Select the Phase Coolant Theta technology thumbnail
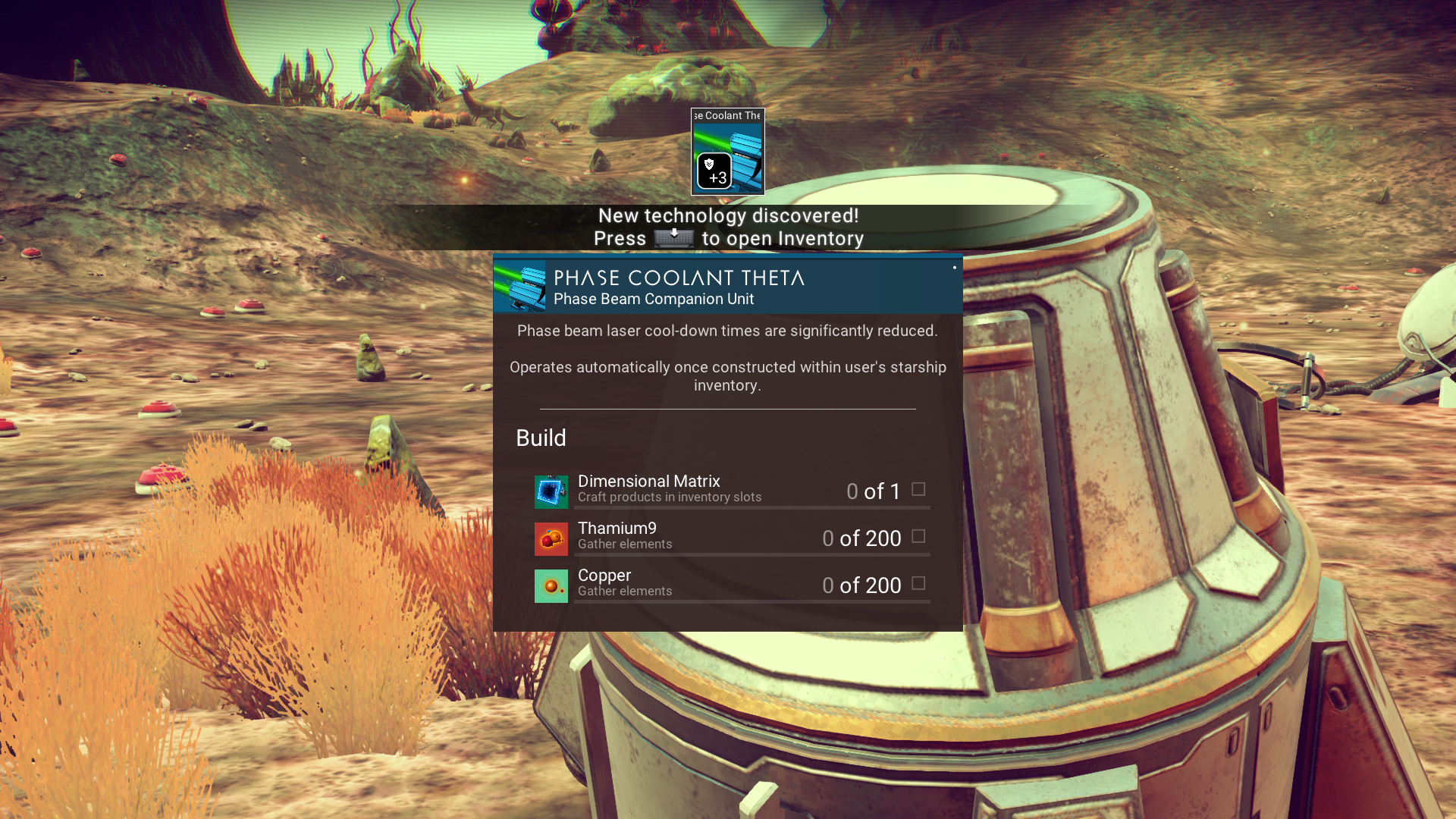The width and height of the screenshot is (1456, 819). point(727,152)
